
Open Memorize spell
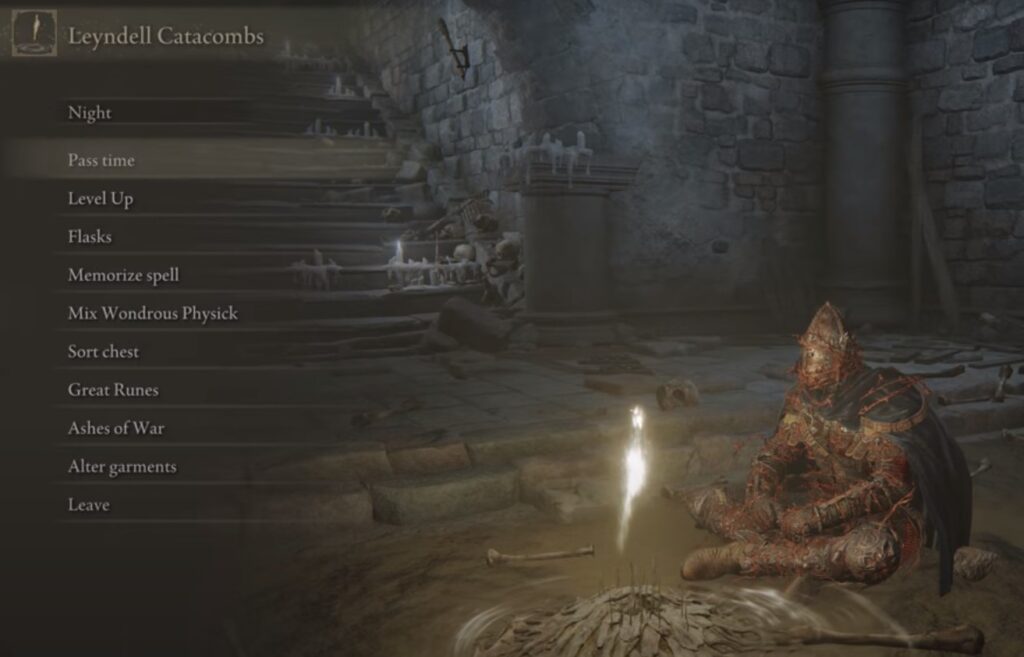point(123,275)
